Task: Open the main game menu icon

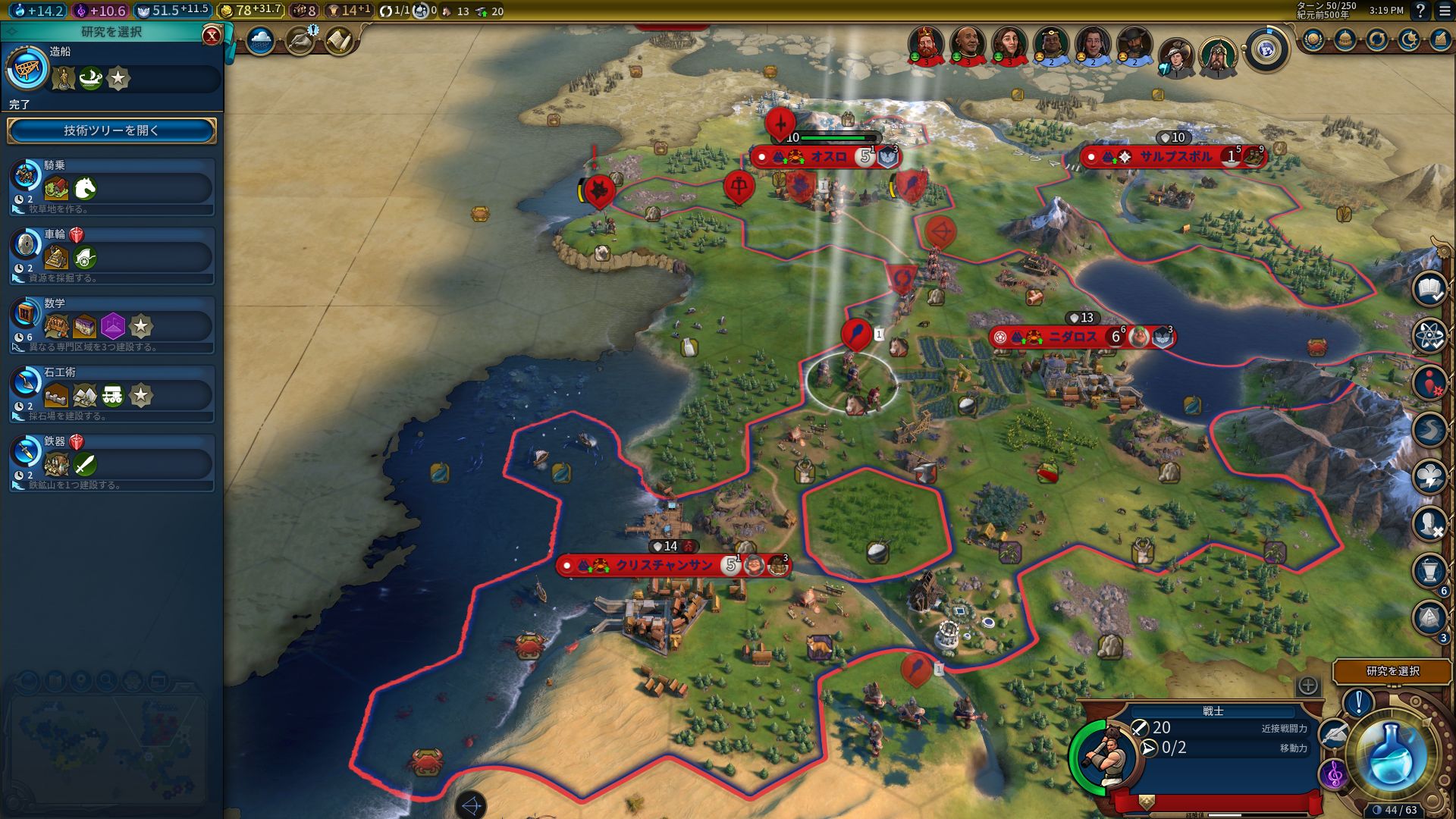Action: pyautogui.click(x=1444, y=11)
